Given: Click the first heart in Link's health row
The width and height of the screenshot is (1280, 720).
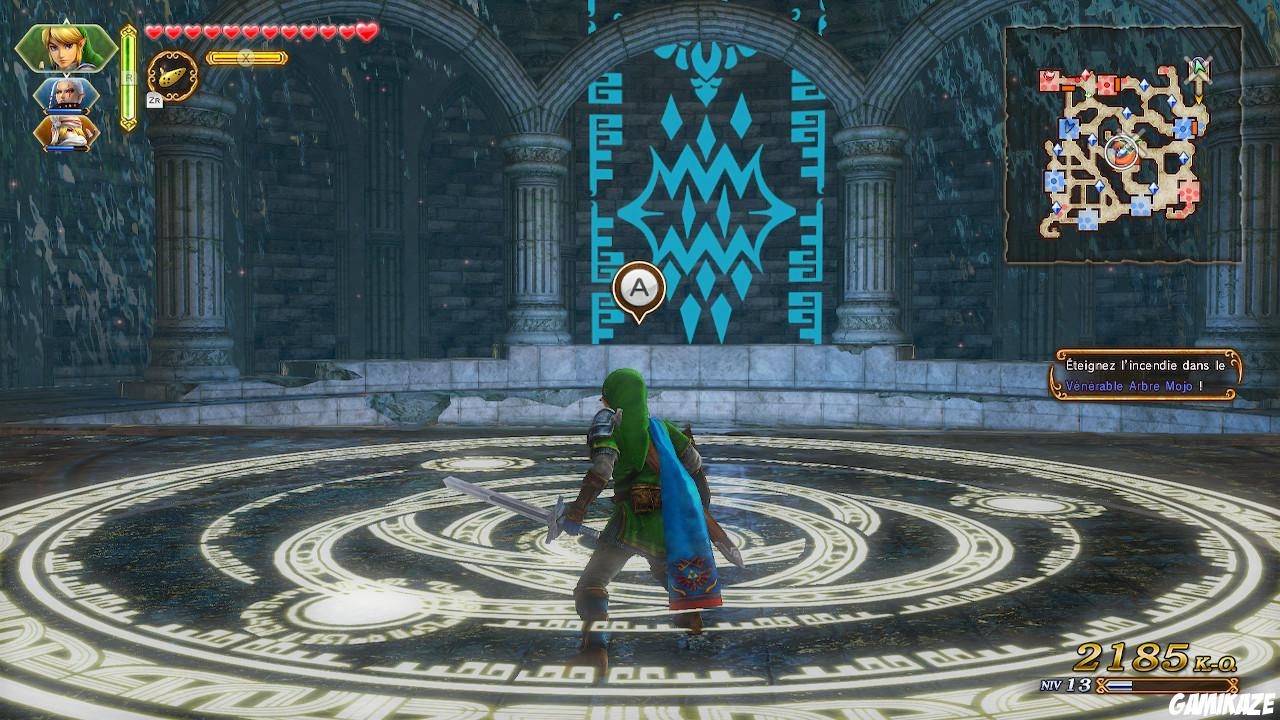Looking at the screenshot, I should pyautogui.click(x=154, y=32).
